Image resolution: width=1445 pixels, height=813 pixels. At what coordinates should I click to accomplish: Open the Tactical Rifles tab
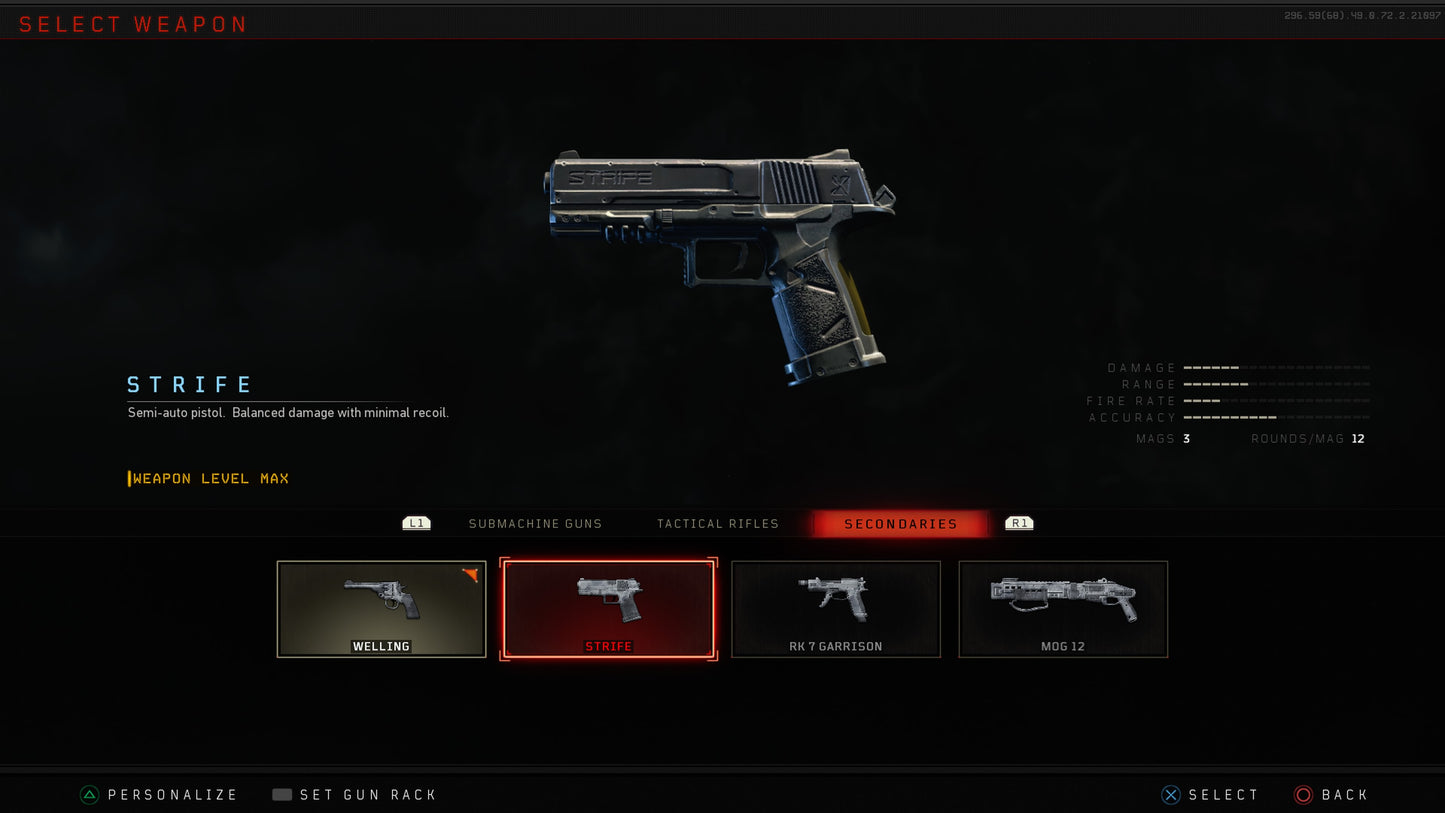click(x=717, y=524)
